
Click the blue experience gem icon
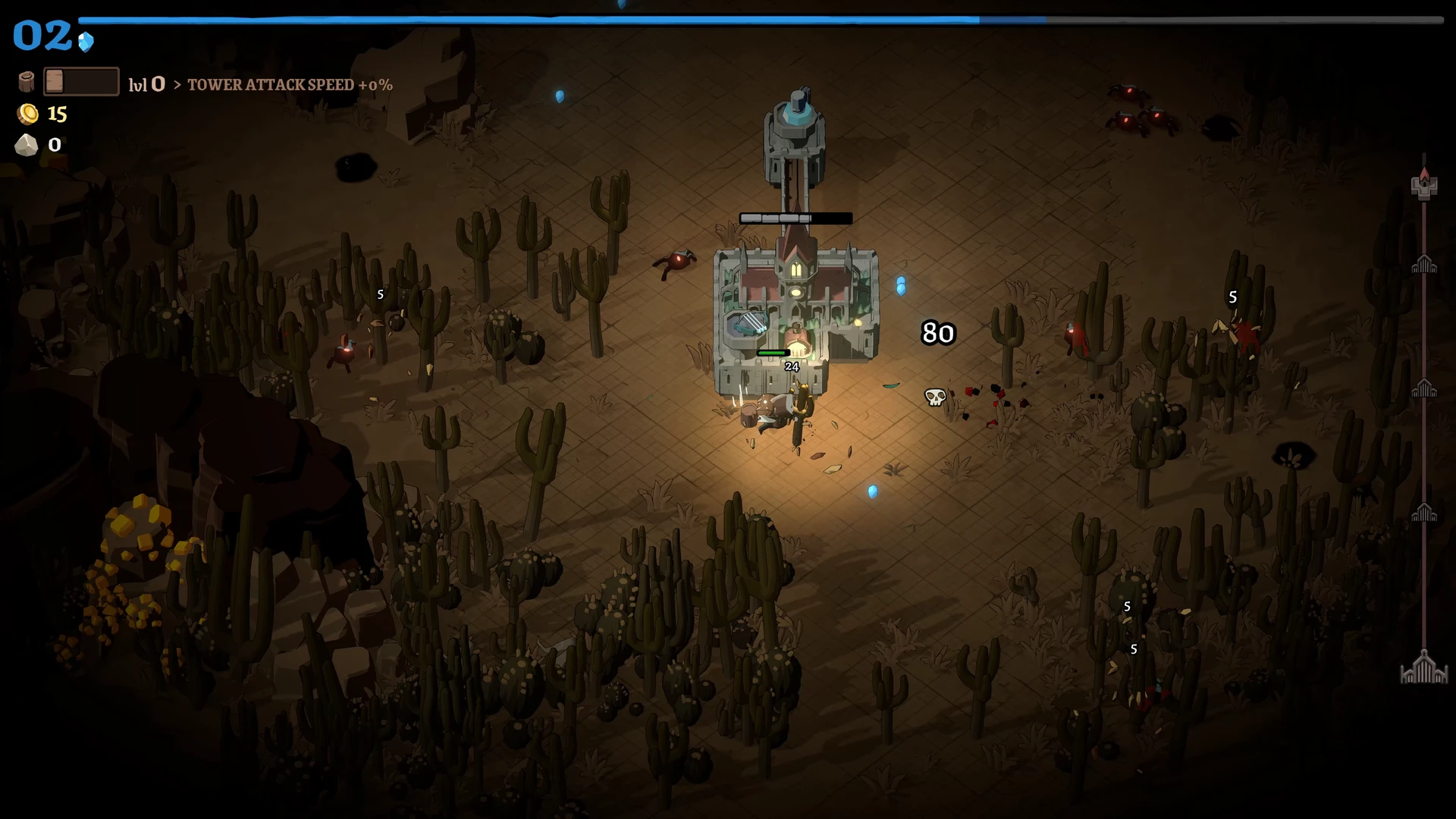[86, 42]
